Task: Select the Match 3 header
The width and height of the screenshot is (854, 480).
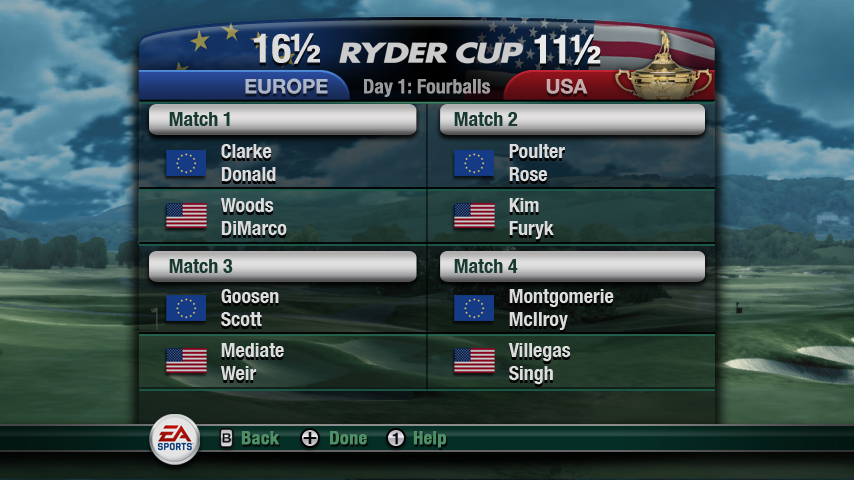Action: (282, 266)
